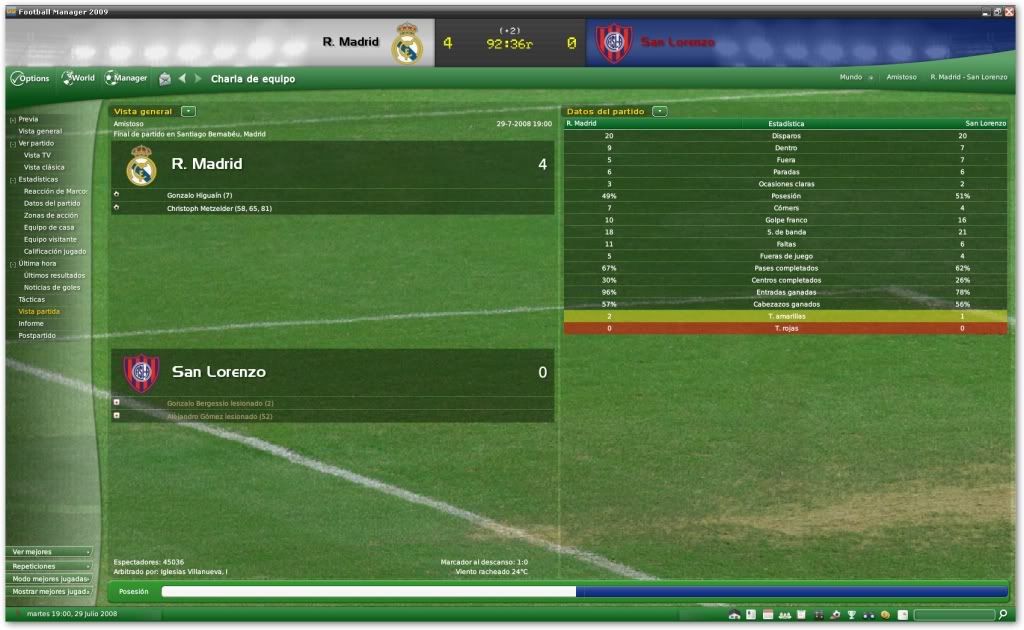1024x630 pixels.
Task: Click the Ver mejores button
Action: click(x=50, y=552)
